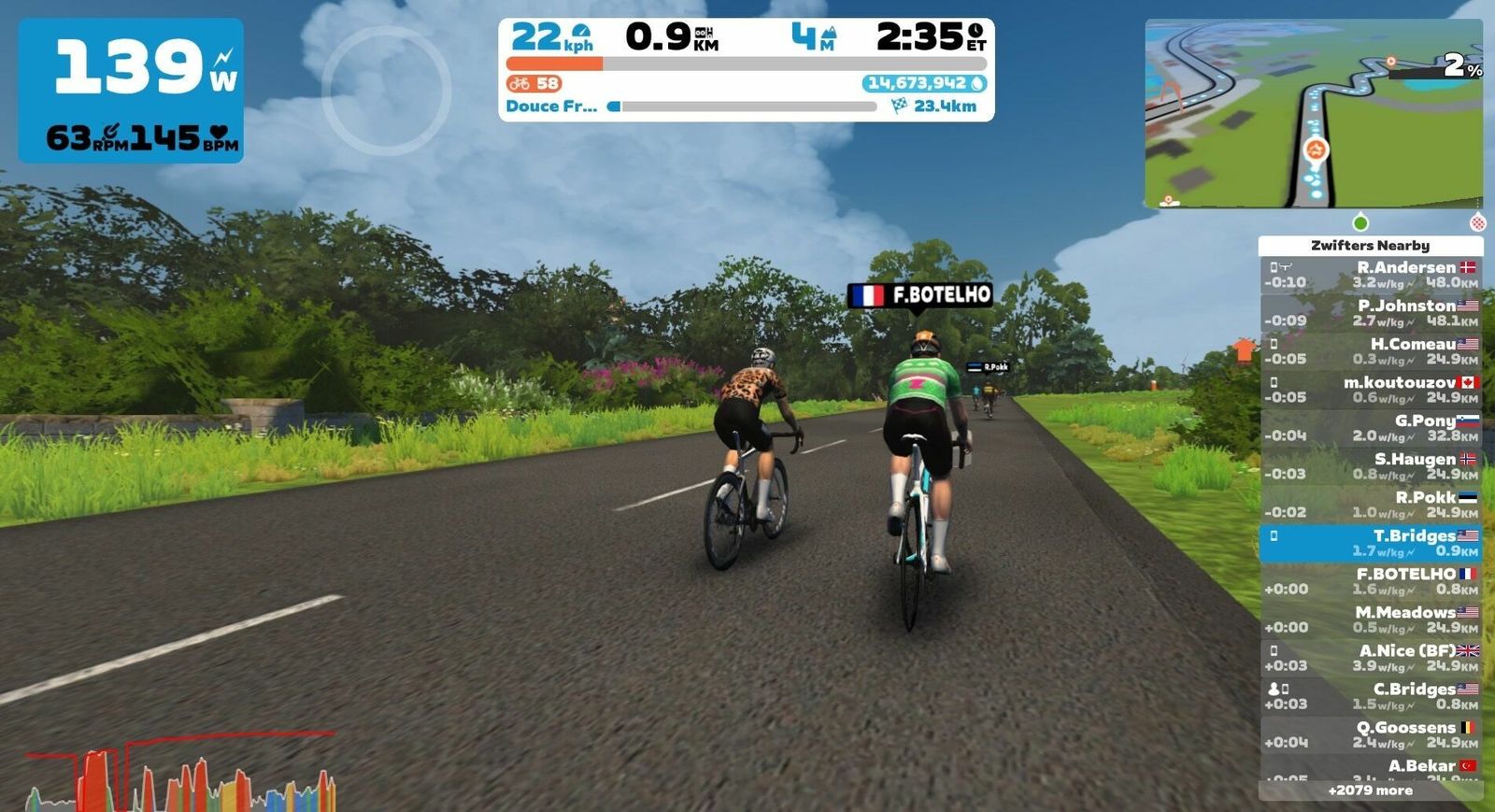The width and height of the screenshot is (1495, 812).
Task: Choose M.Meadows from the rider list
Action: tap(1370, 620)
